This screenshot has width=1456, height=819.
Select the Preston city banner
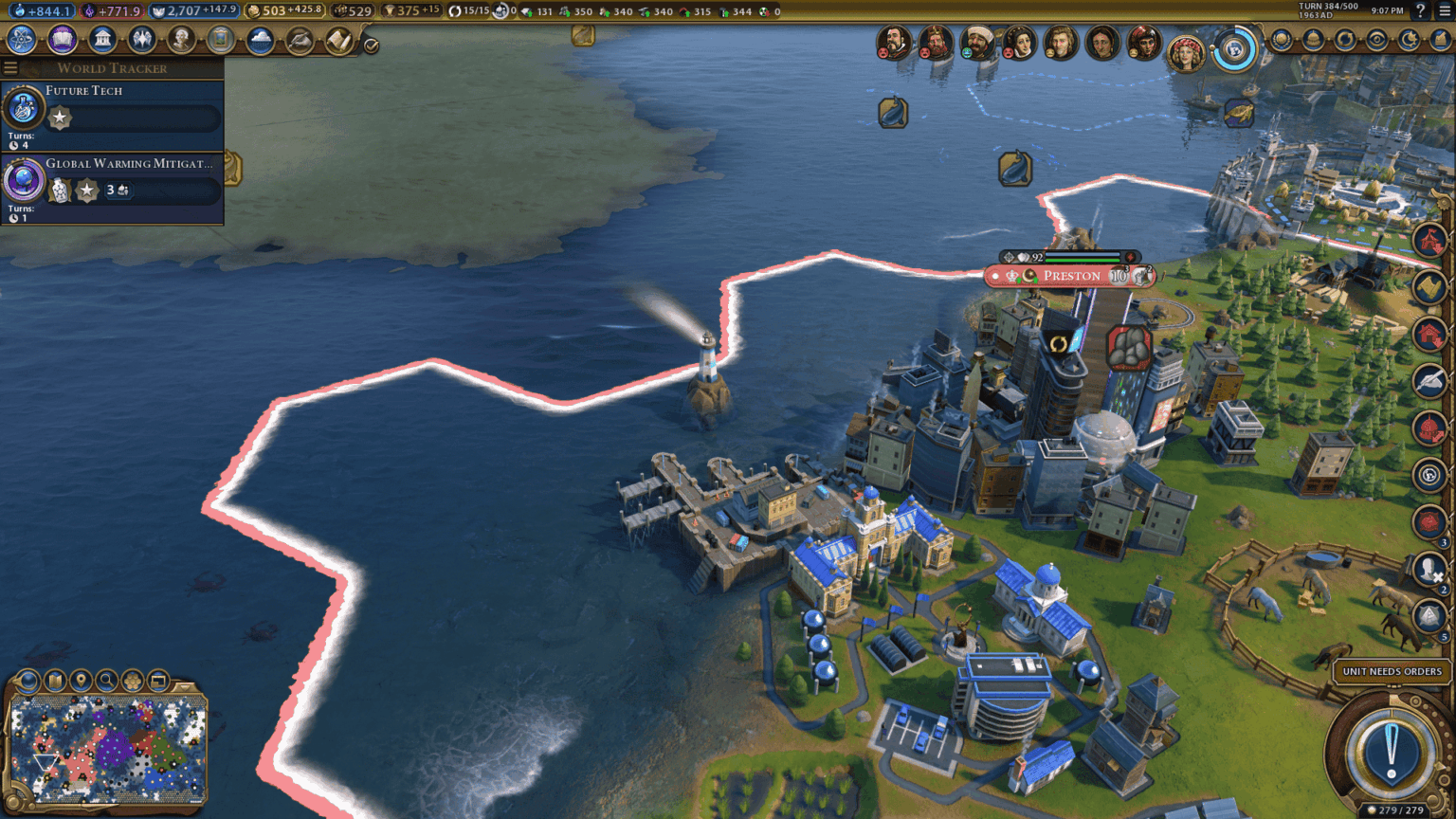point(1071,276)
